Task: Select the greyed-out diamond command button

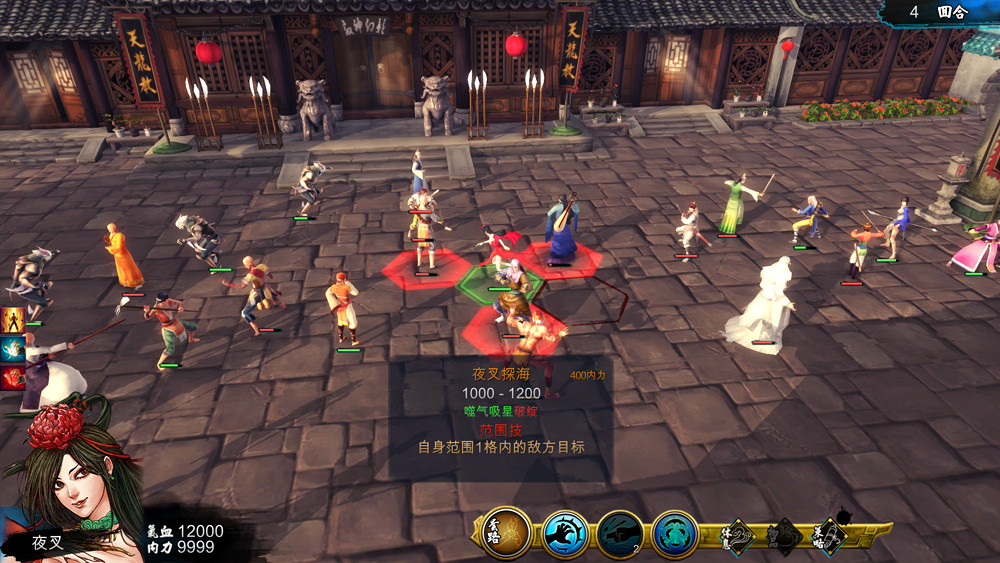Action: (784, 537)
